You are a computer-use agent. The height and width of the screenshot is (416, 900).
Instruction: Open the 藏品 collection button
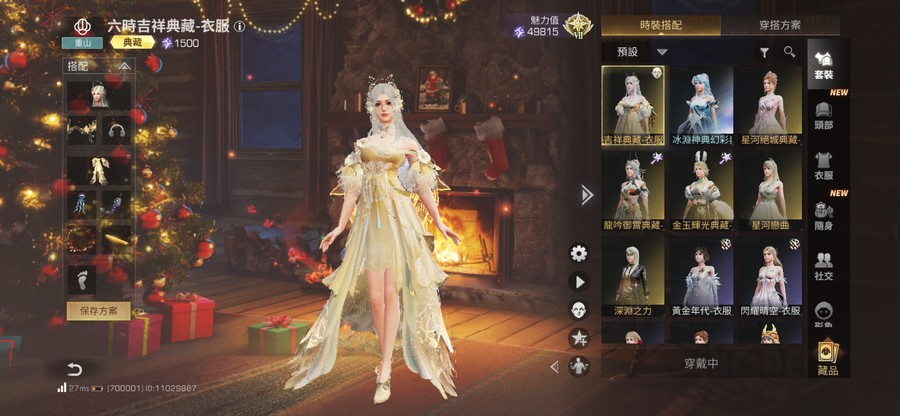pyautogui.click(x=827, y=358)
